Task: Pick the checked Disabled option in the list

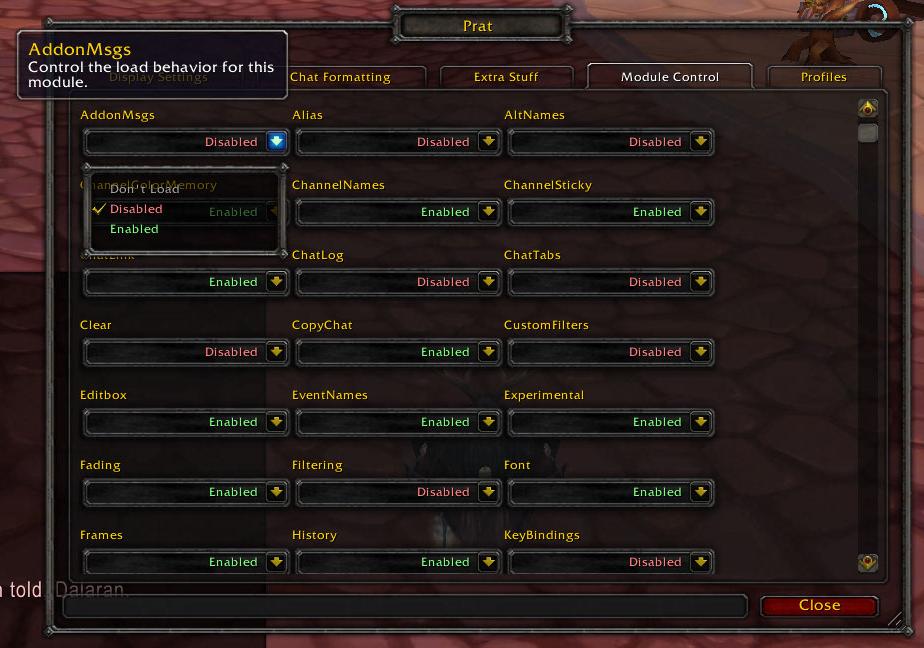Action: click(x=136, y=209)
